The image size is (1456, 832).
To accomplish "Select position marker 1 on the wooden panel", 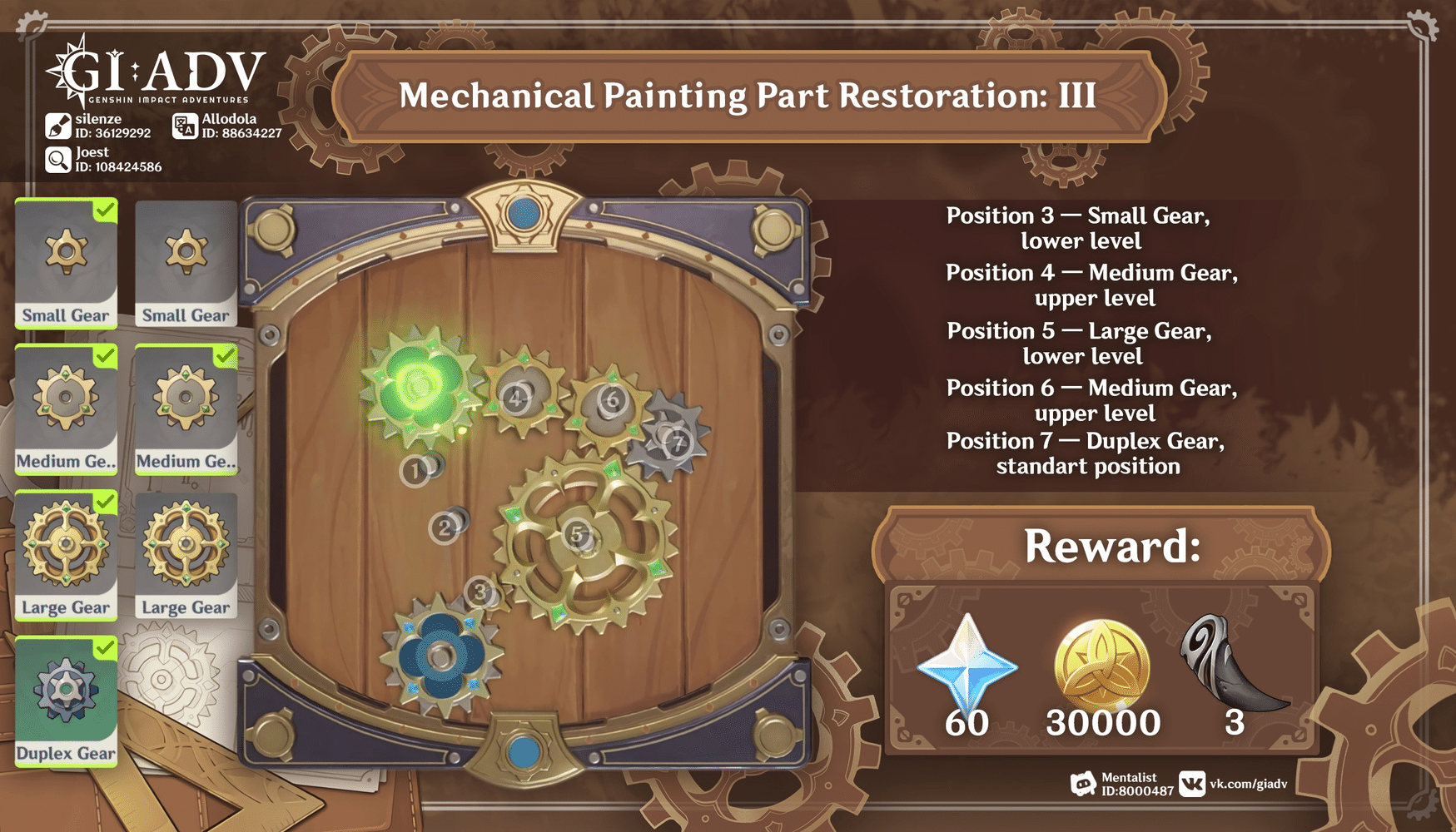I will click(414, 471).
